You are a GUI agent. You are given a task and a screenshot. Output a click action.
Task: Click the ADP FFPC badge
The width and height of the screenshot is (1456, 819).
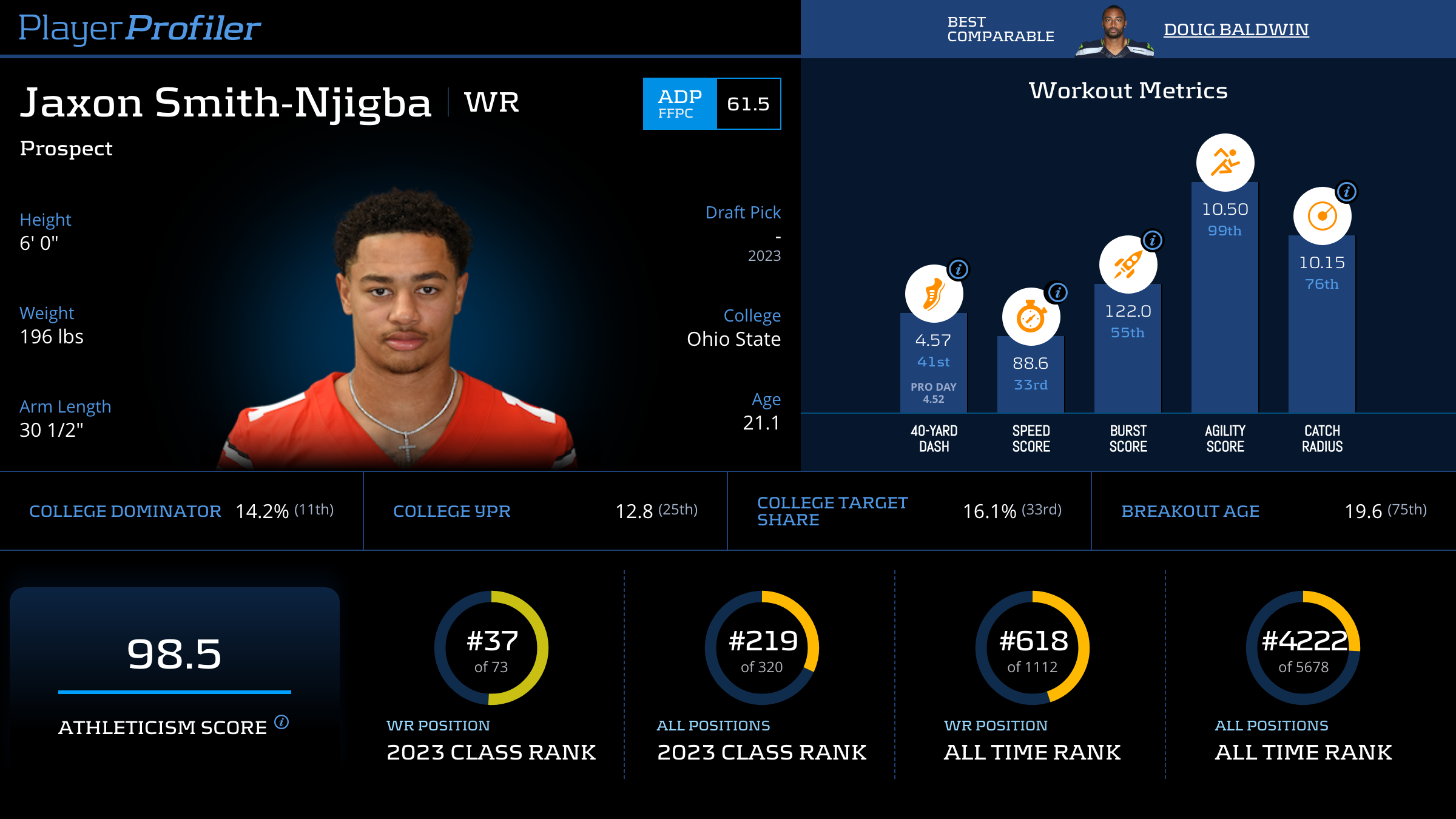click(680, 104)
